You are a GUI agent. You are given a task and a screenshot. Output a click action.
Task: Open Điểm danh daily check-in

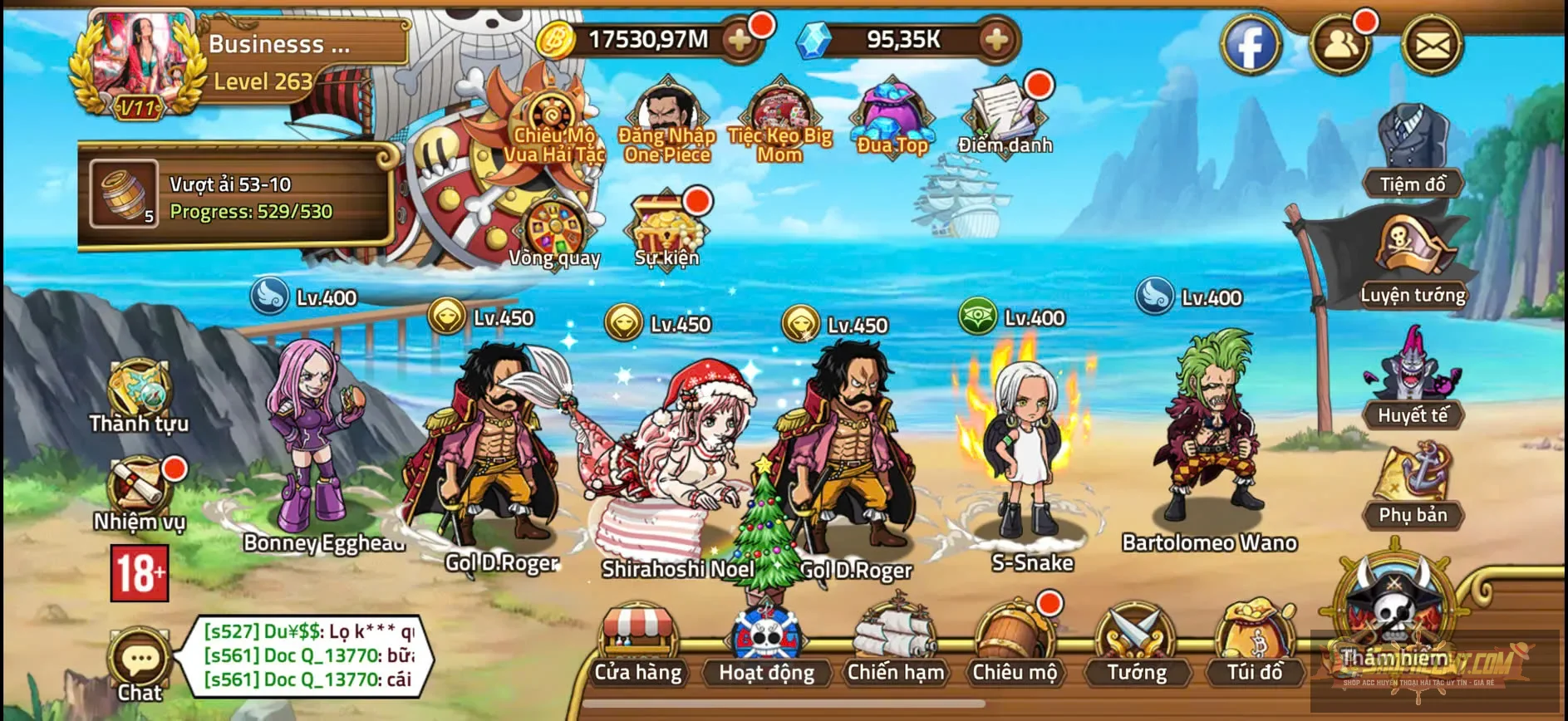click(x=1005, y=116)
